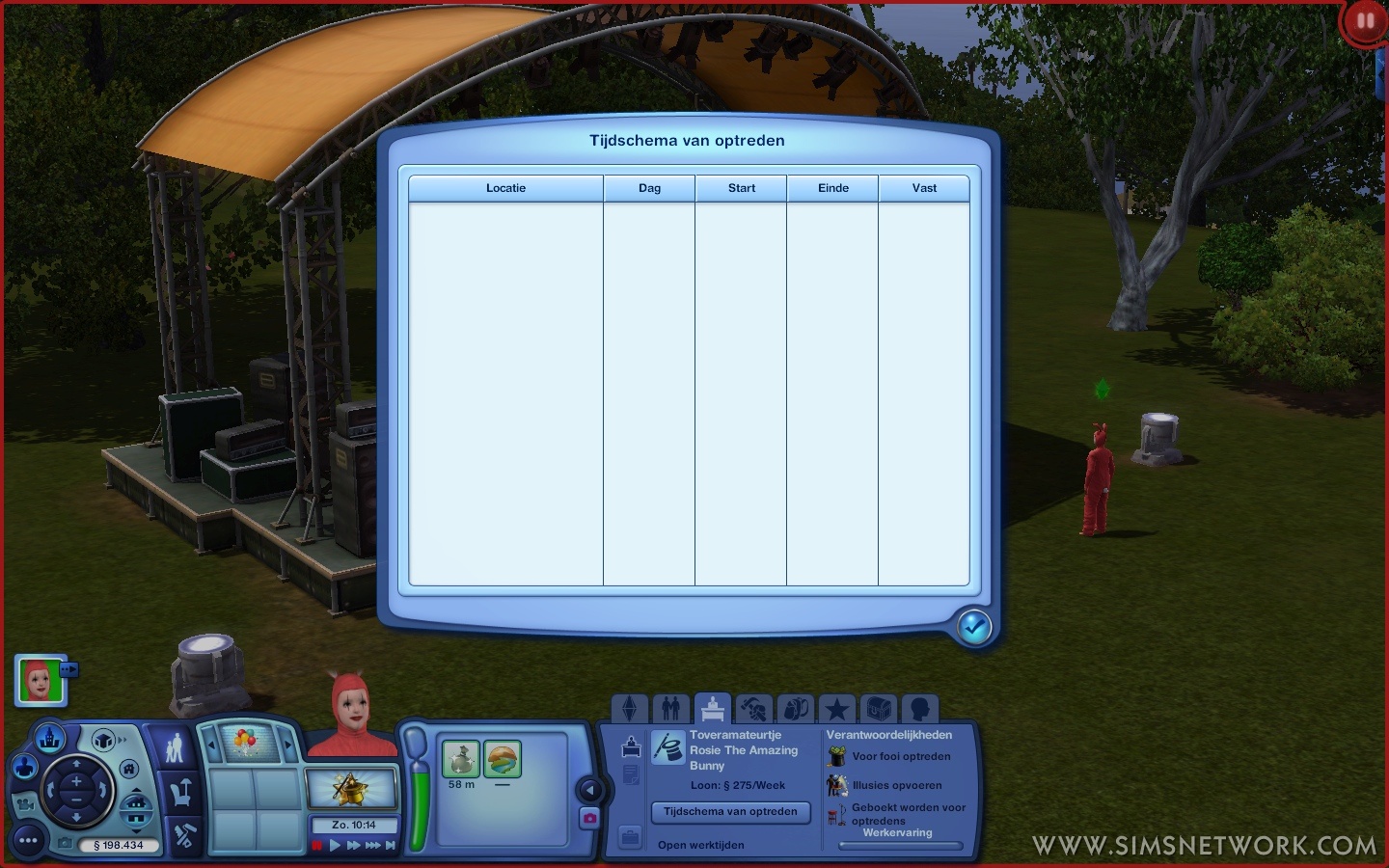Switch to Build mode with the tools icon
Image resolution: width=1389 pixels, height=868 pixels.
click(184, 835)
